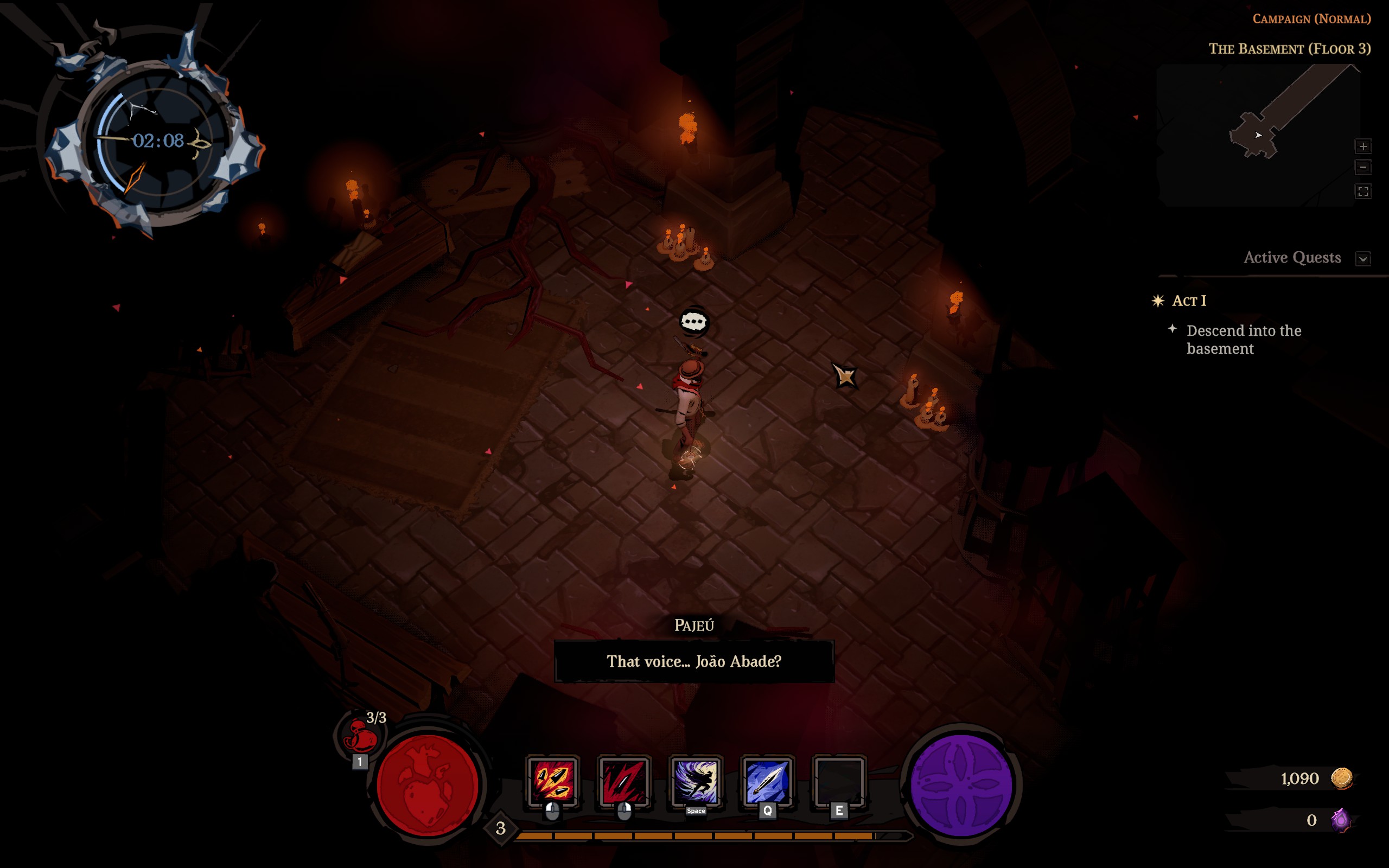Select the Act I quest entry

point(1189,301)
